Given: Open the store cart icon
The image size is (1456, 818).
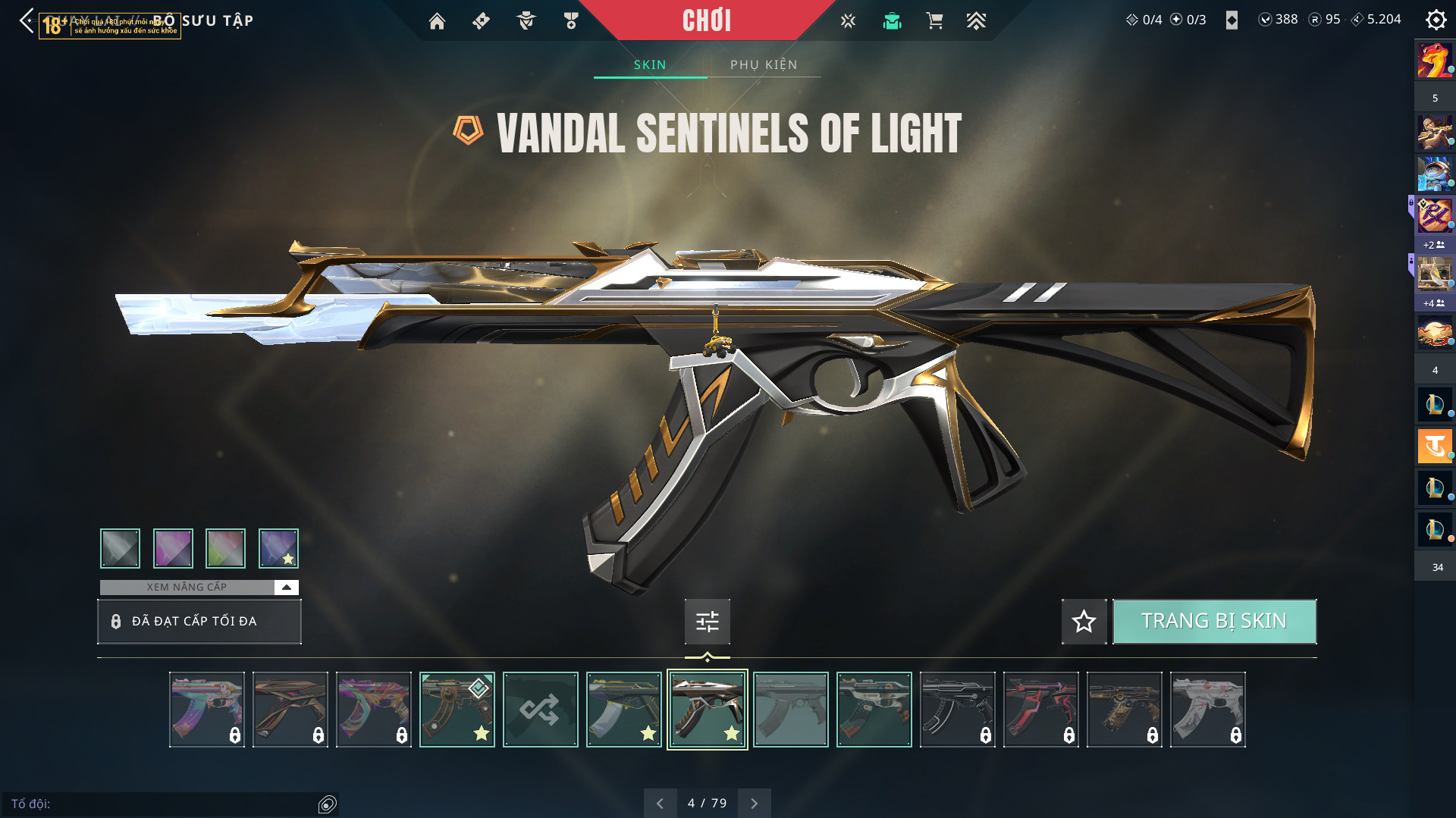Looking at the screenshot, I should 934,21.
